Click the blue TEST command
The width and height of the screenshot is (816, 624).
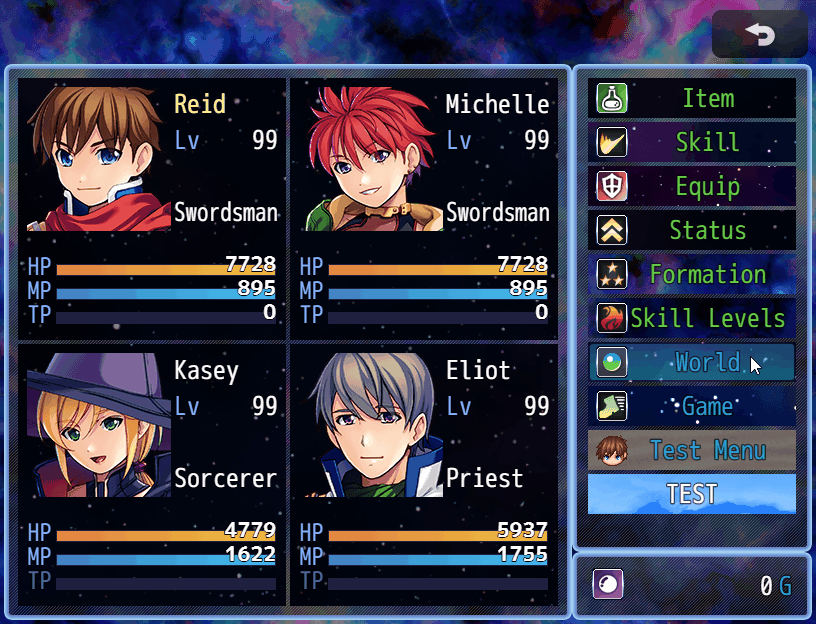(692, 494)
